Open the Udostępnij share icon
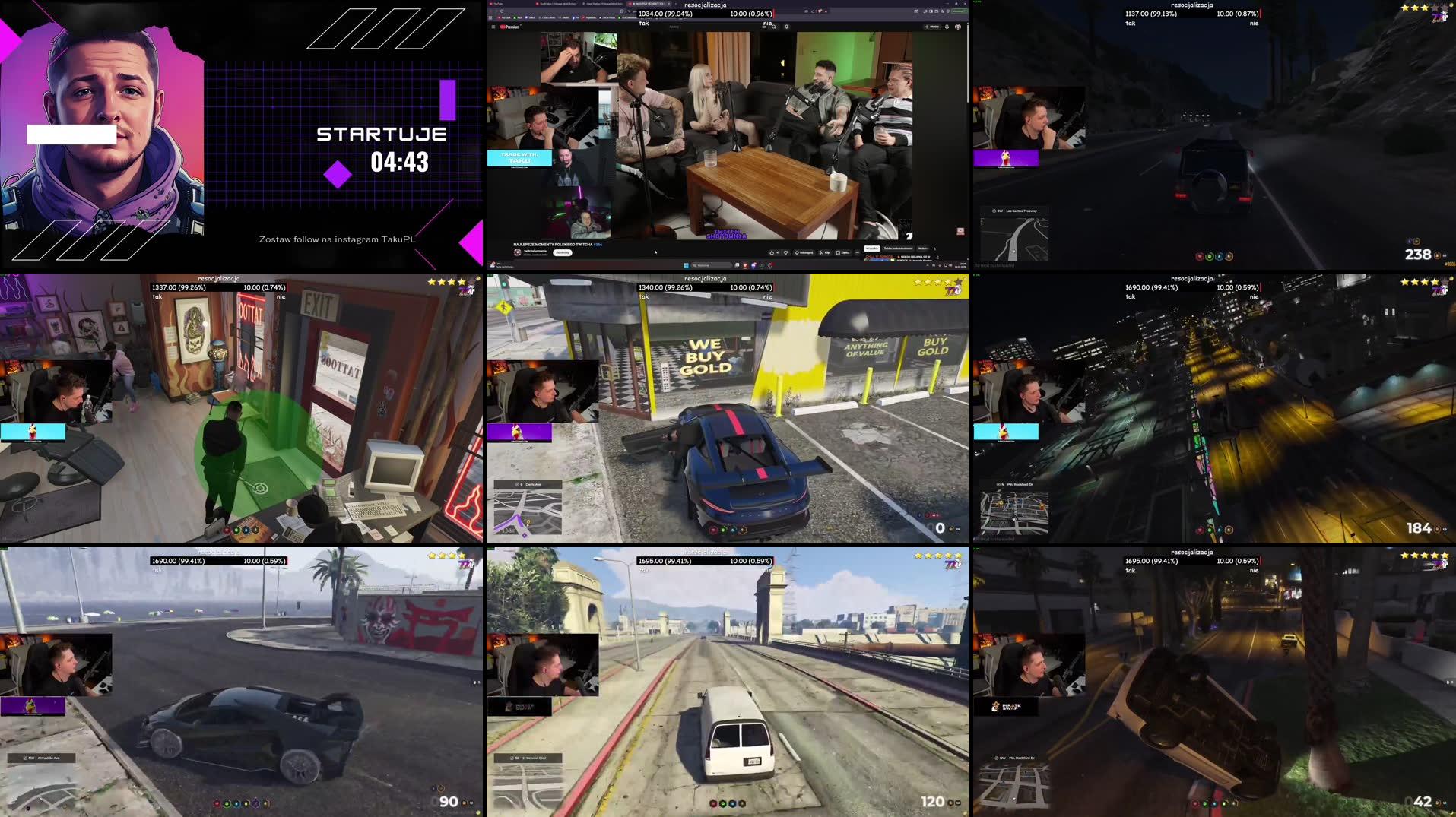This screenshot has width=1456, height=817. pyautogui.click(x=804, y=252)
